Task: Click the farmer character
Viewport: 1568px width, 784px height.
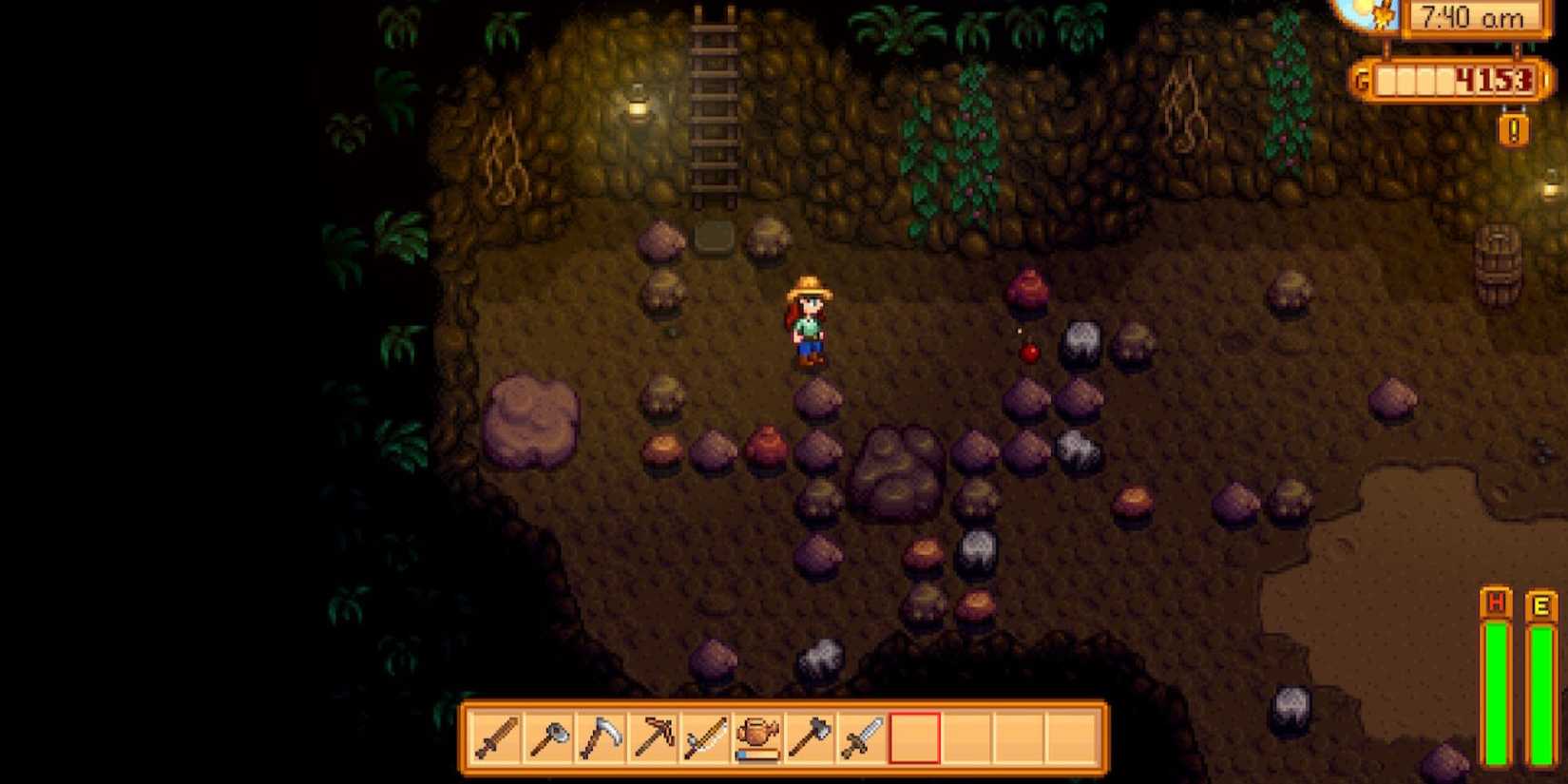Action: pyautogui.click(x=810, y=323)
